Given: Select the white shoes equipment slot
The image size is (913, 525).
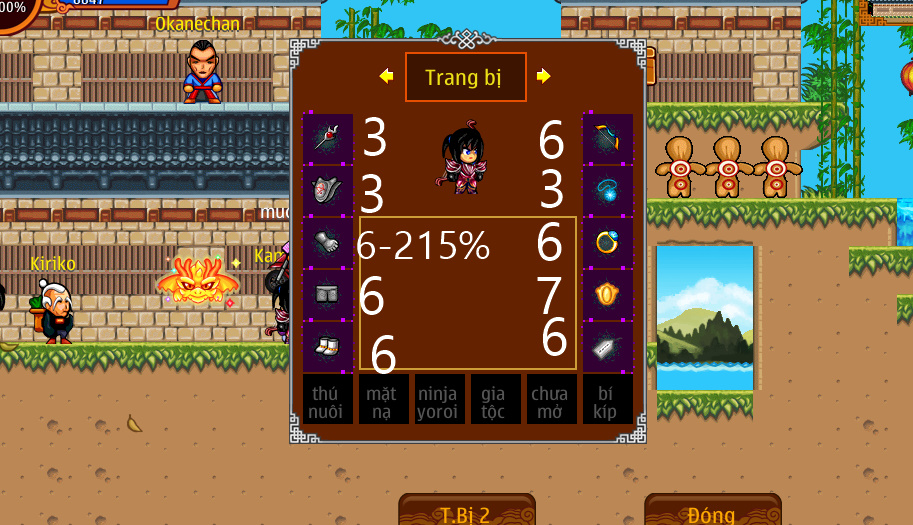Looking at the screenshot, I should (328, 347).
